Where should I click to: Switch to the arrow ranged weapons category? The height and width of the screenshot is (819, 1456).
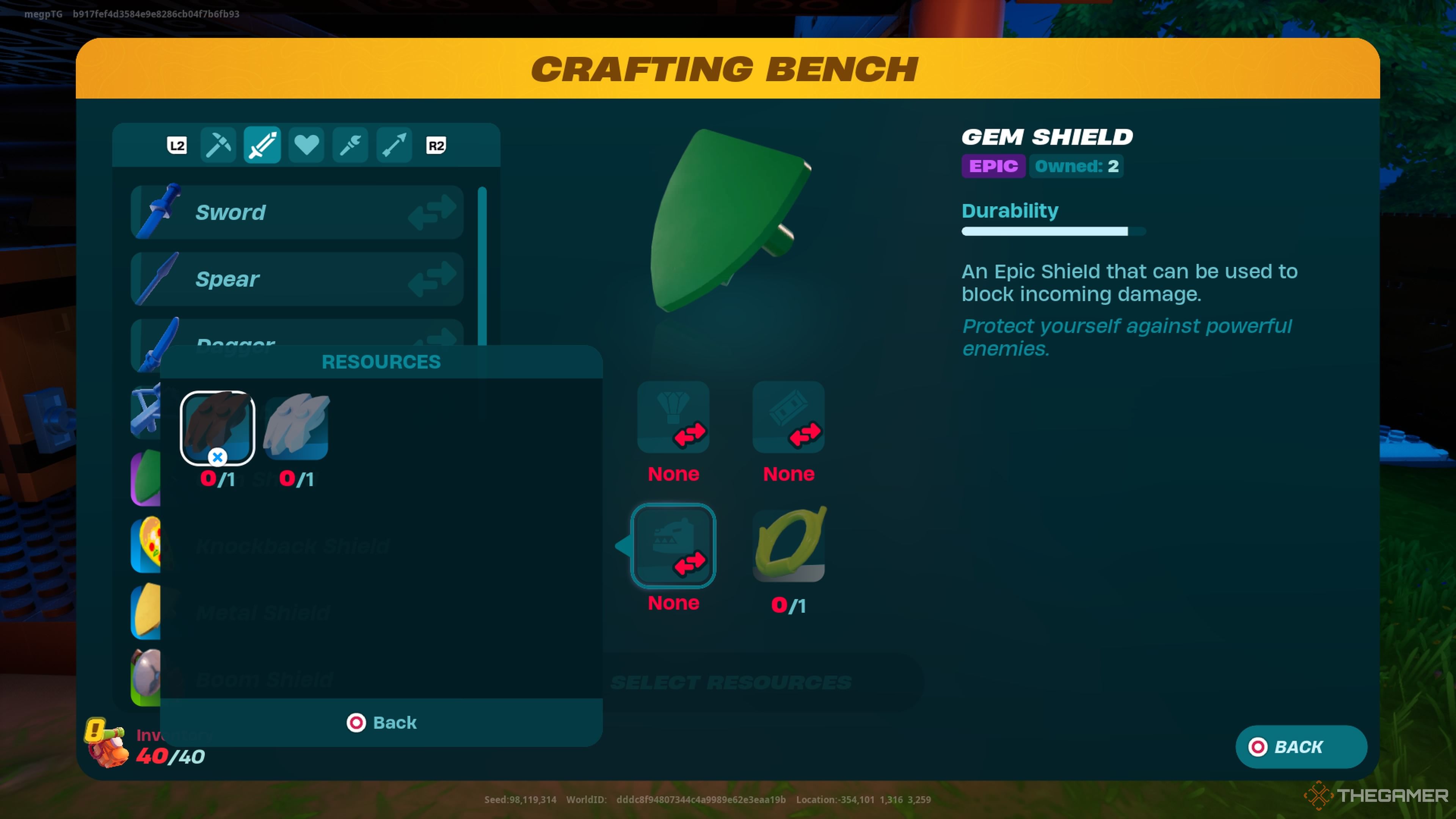click(394, 145)
